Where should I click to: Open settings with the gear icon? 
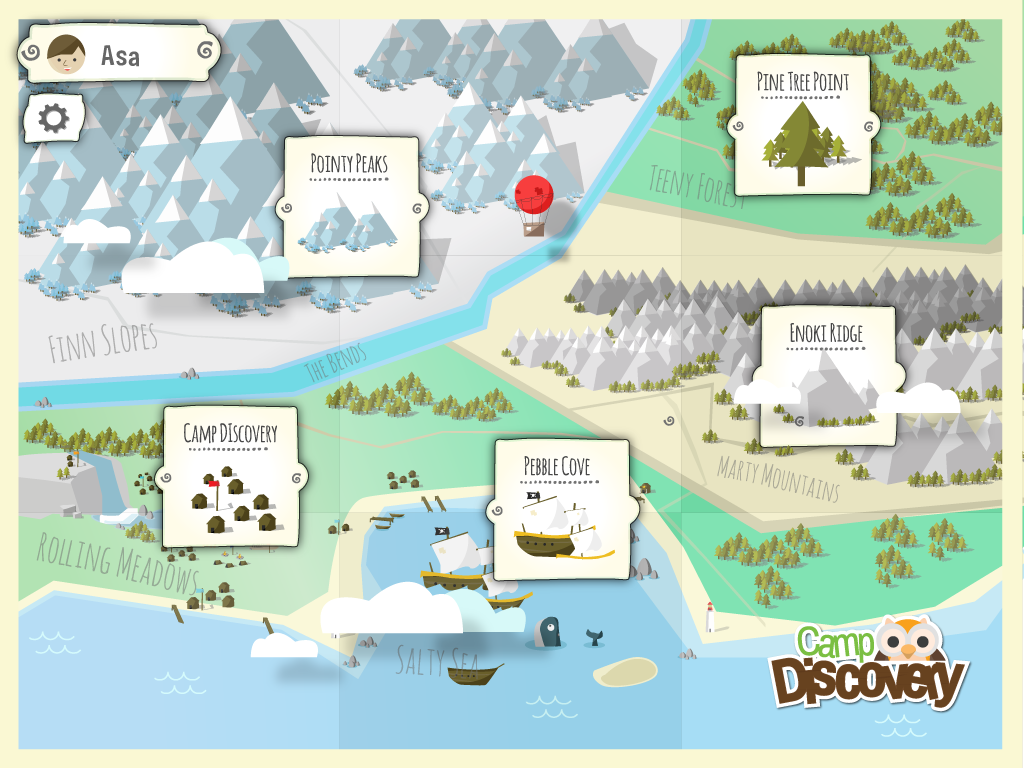tap(53, 120)
